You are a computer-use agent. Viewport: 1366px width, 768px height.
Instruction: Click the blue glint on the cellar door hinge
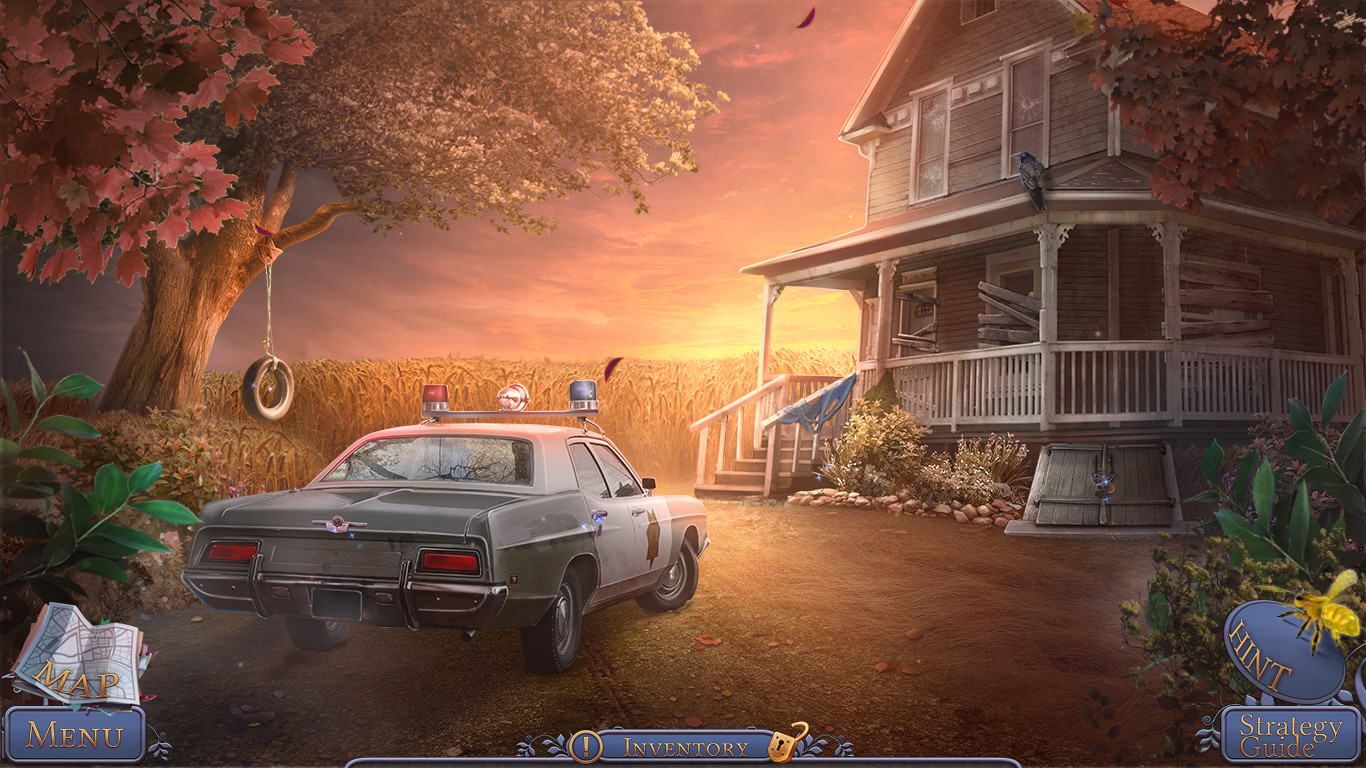point(1104,480)
